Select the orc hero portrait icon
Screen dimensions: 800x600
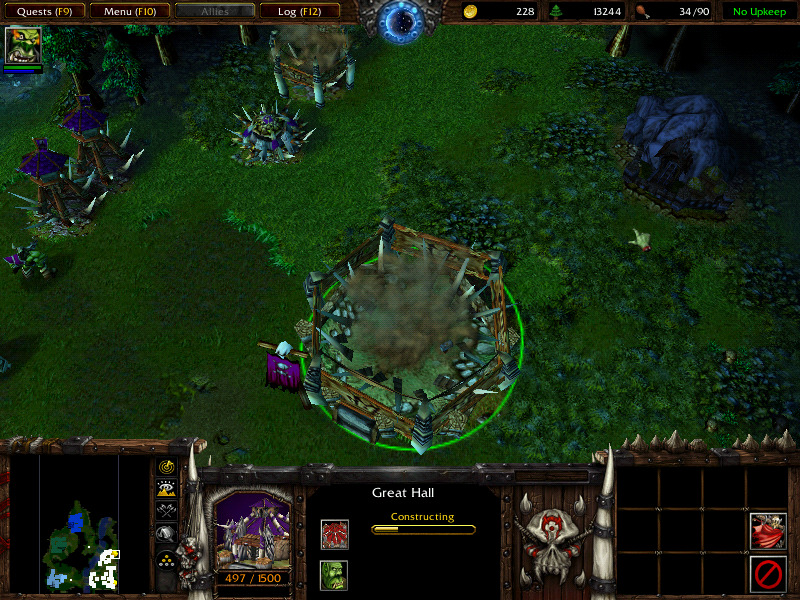pos(21,46)
